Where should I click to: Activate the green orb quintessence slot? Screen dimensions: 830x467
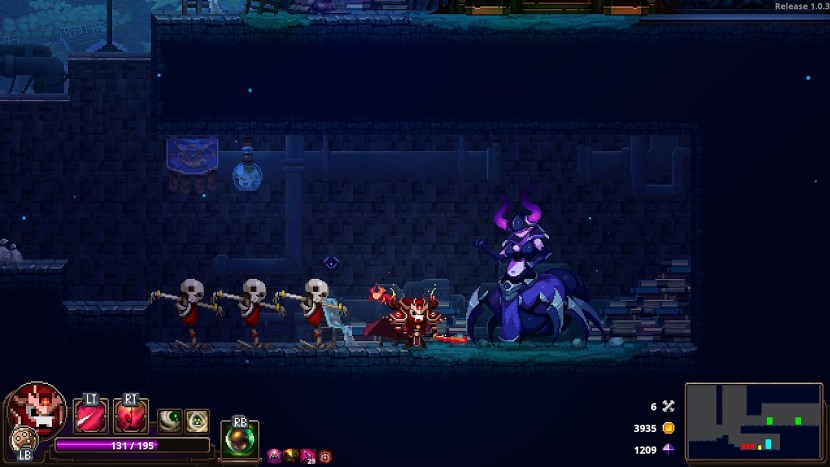(240, 438)
